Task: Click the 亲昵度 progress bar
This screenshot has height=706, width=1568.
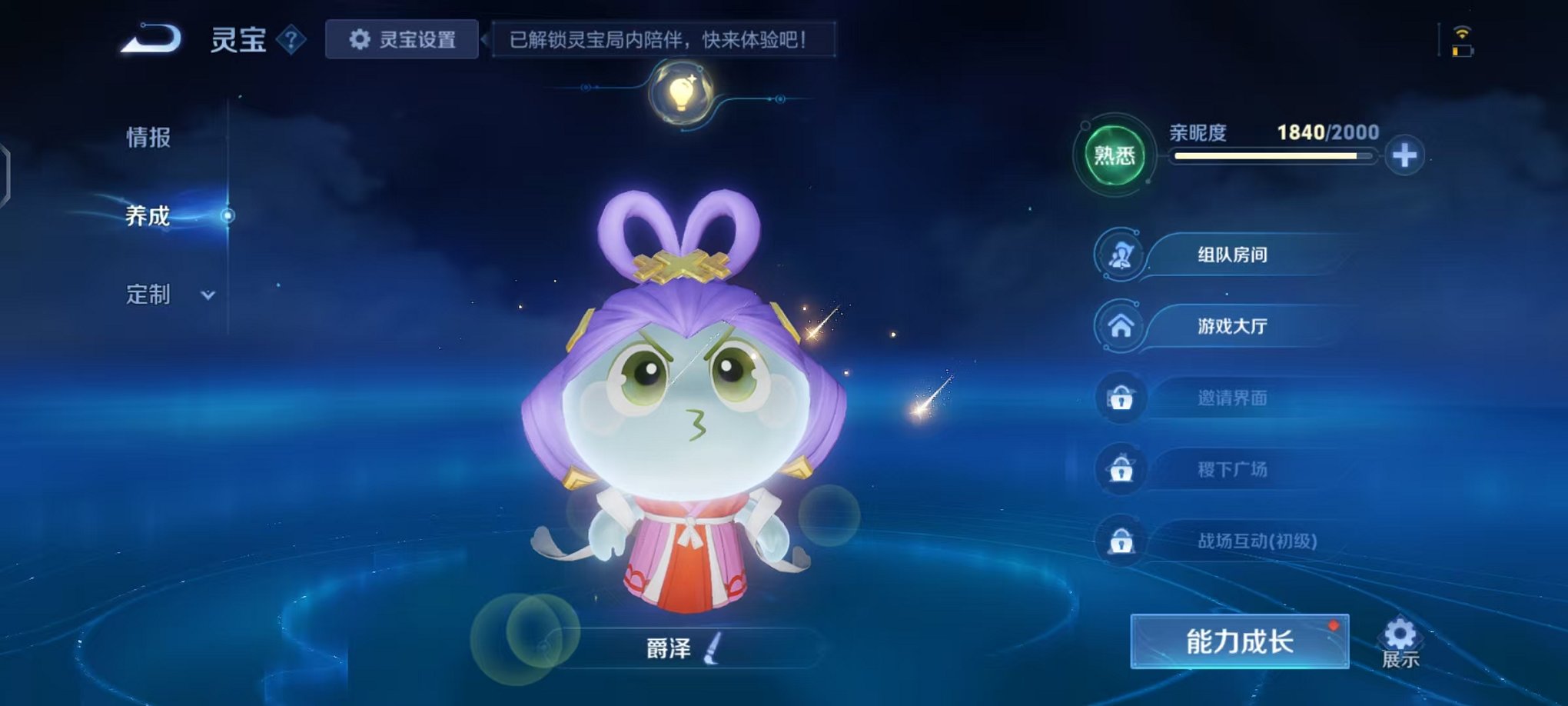Action: point(1276,158)
